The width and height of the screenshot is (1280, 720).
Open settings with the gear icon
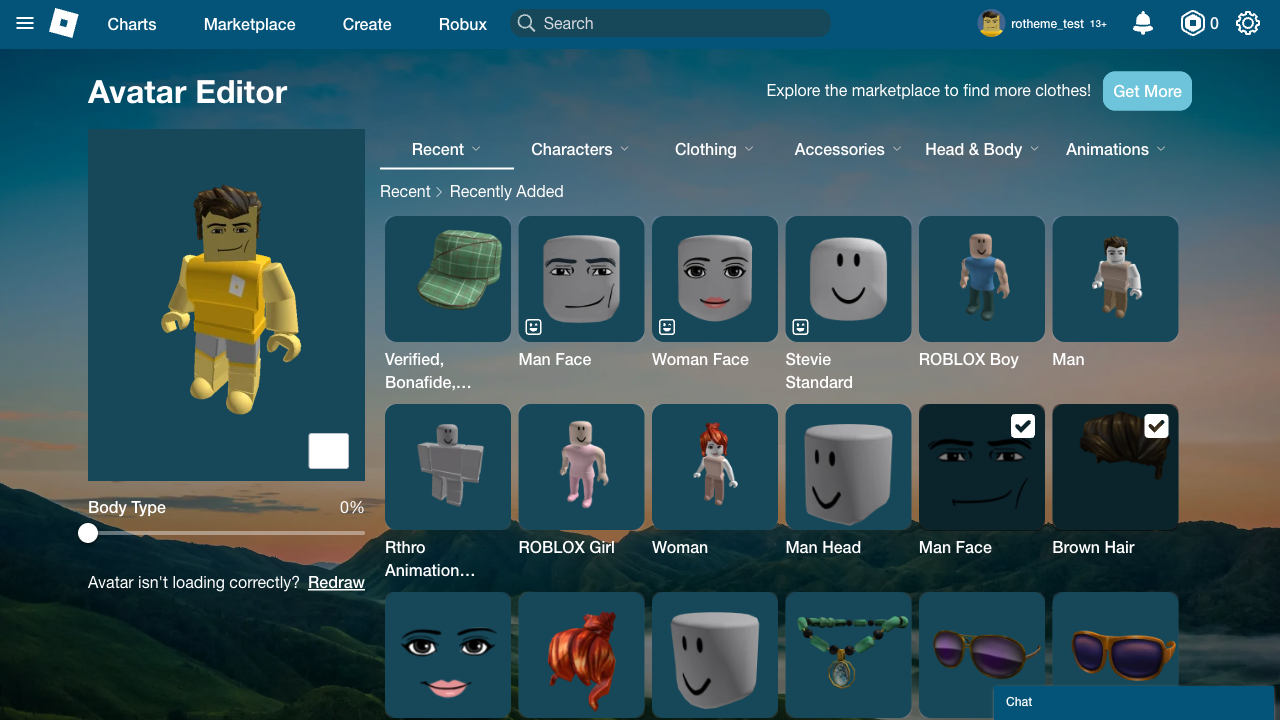pyautogui.click(x=1247, y=23)
